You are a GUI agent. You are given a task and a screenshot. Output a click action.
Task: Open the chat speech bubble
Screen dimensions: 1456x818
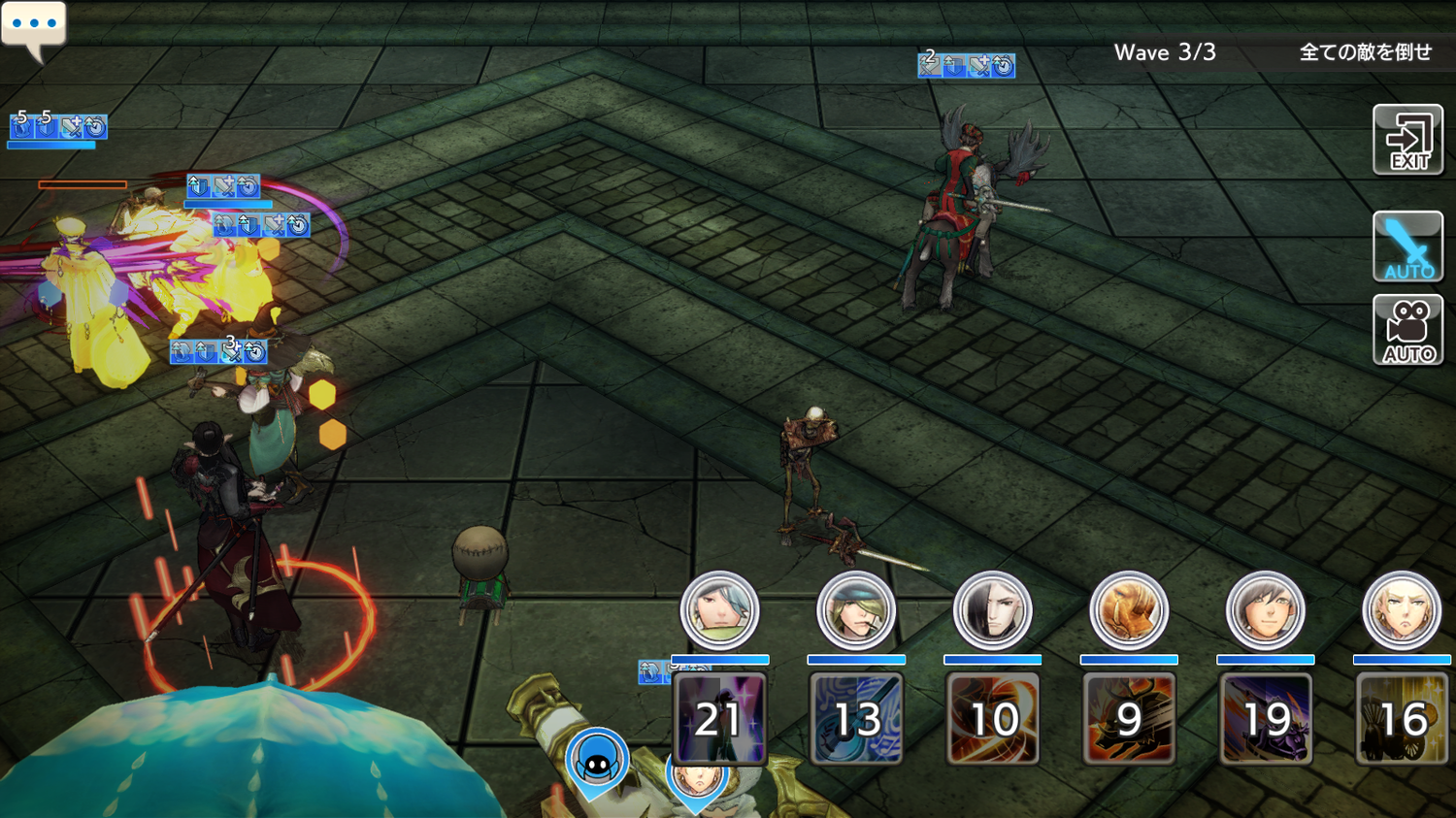[34, 27]
